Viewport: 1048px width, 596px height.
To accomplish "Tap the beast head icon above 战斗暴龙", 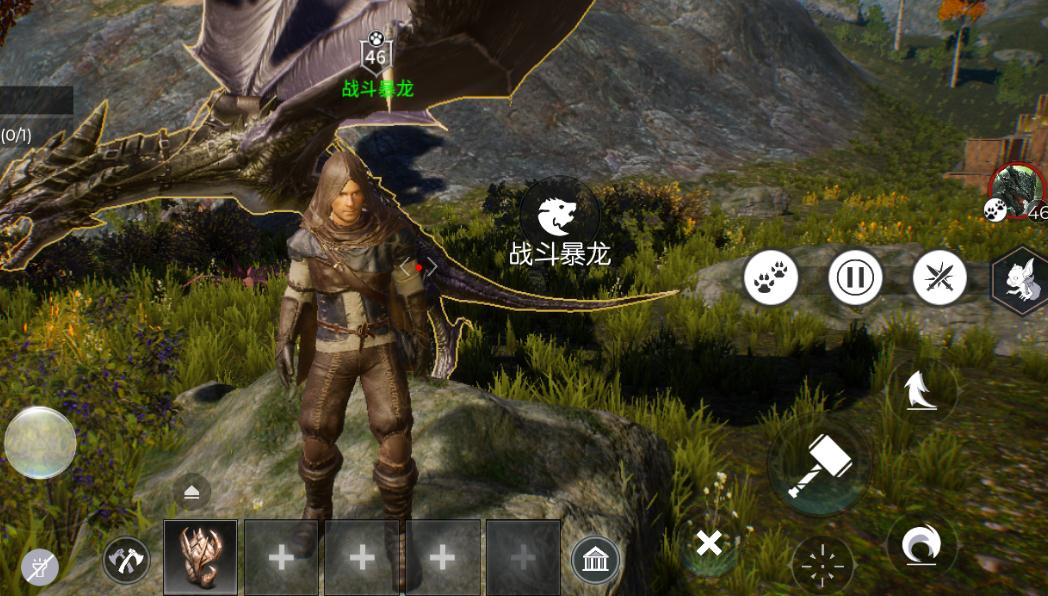I will click(559, 214).
